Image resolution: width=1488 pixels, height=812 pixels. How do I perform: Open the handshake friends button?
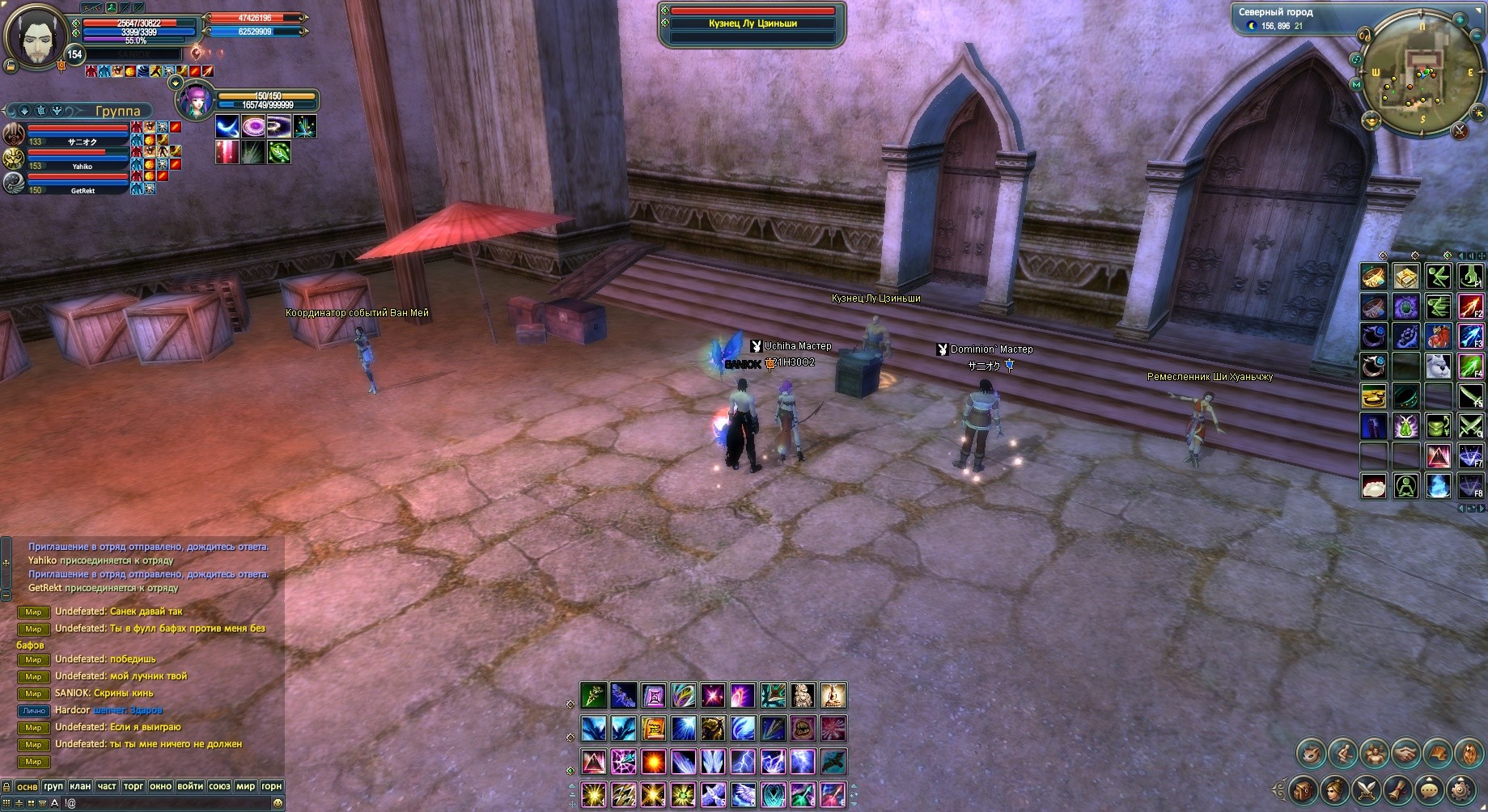(1406, 754)
